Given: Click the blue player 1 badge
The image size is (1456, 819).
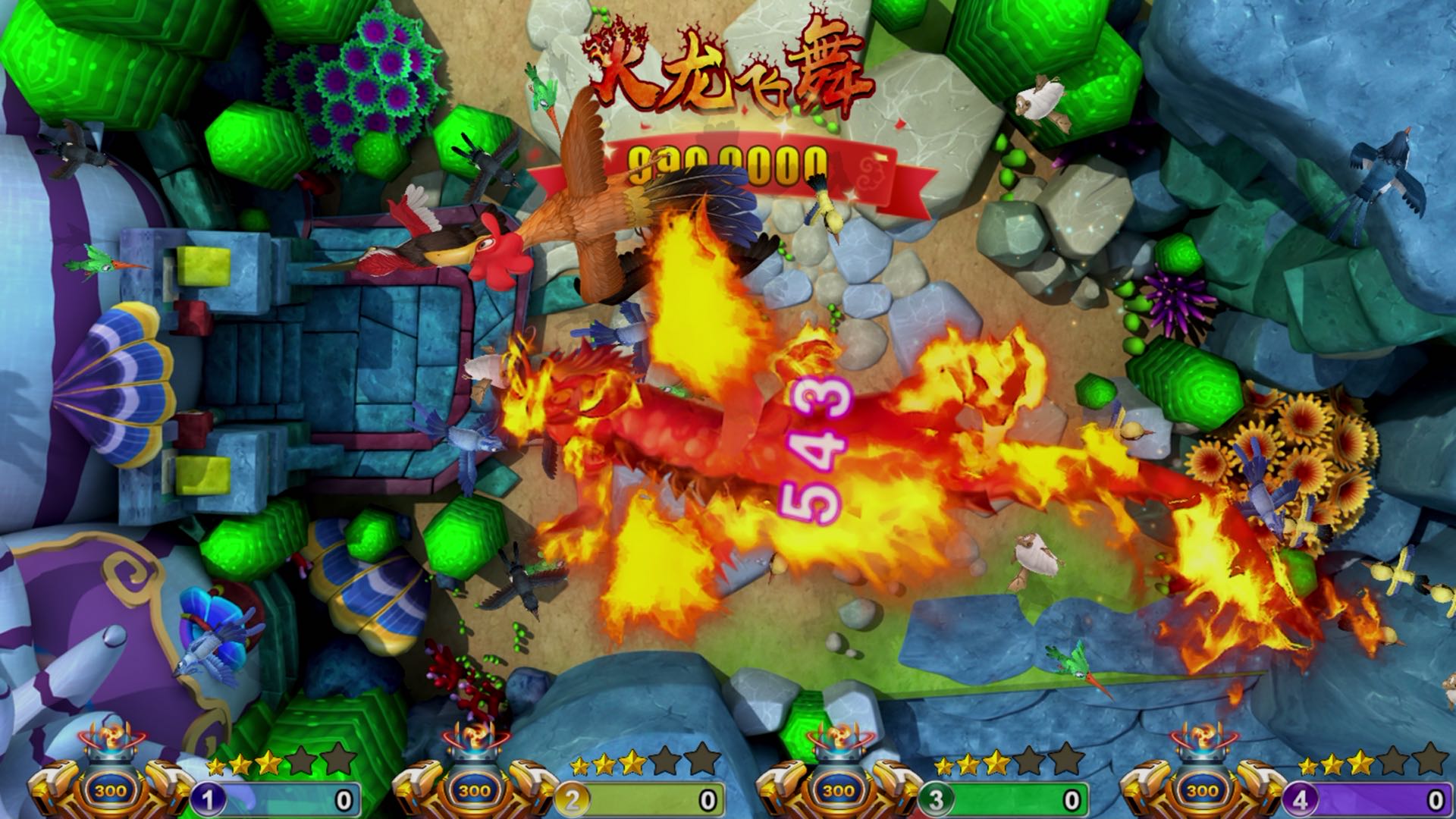Looking at the screenshot, I should pyautogui.click(x=211, y=799).
